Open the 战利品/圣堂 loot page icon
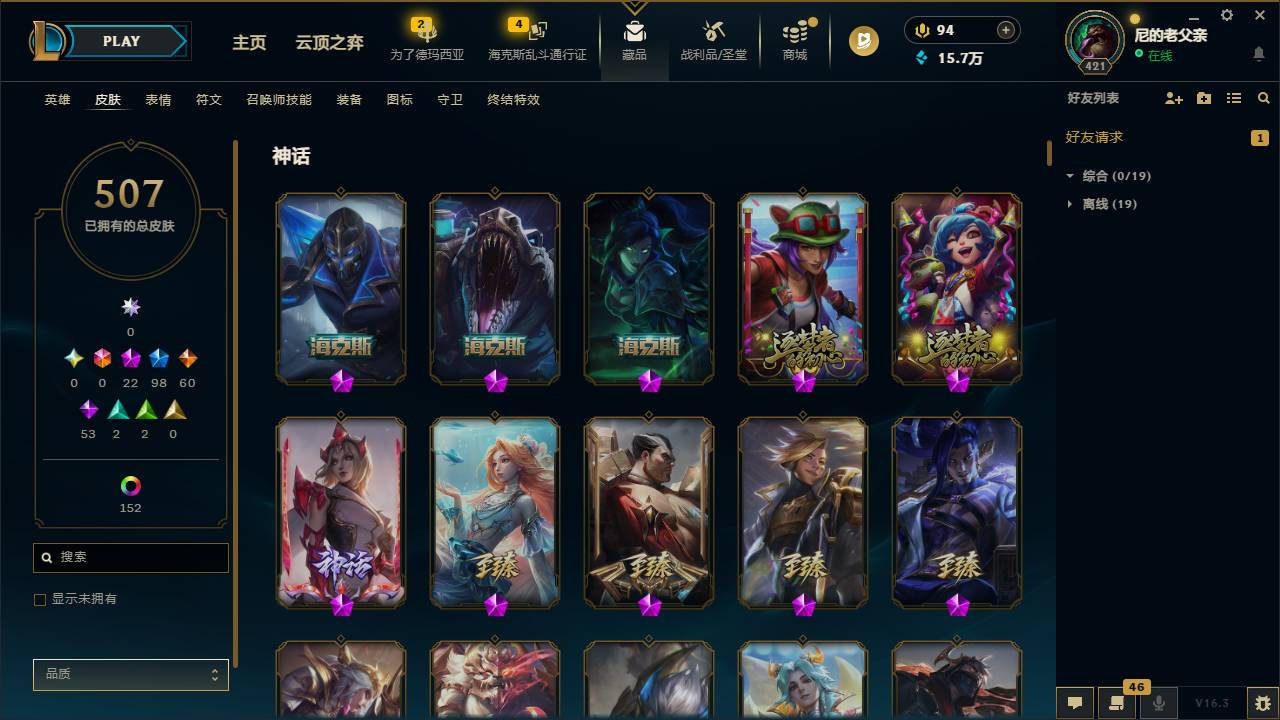This screenshot has width=1280, height=720. click(713, 38)
